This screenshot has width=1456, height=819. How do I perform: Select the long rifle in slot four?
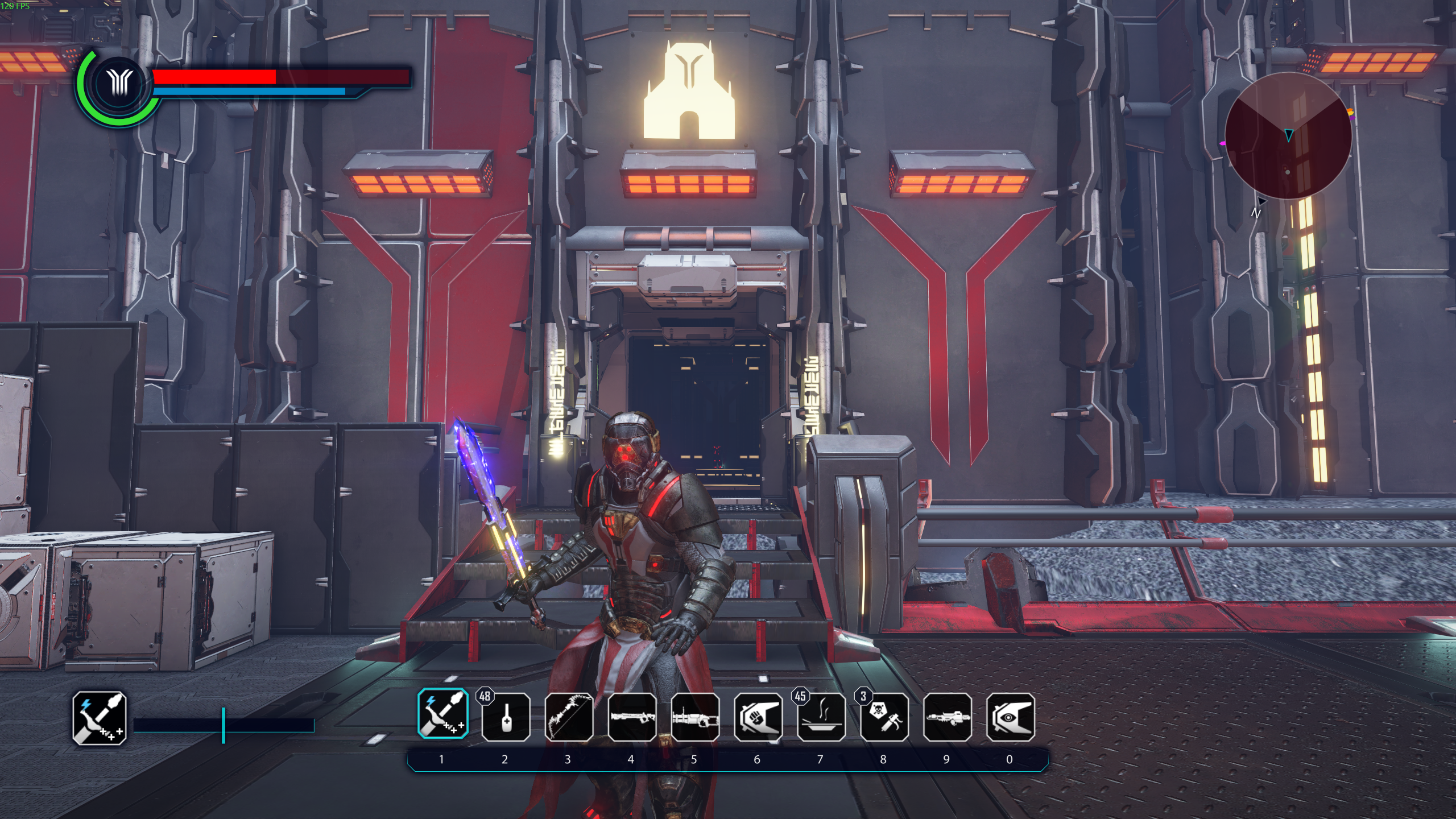click(632, 717)
